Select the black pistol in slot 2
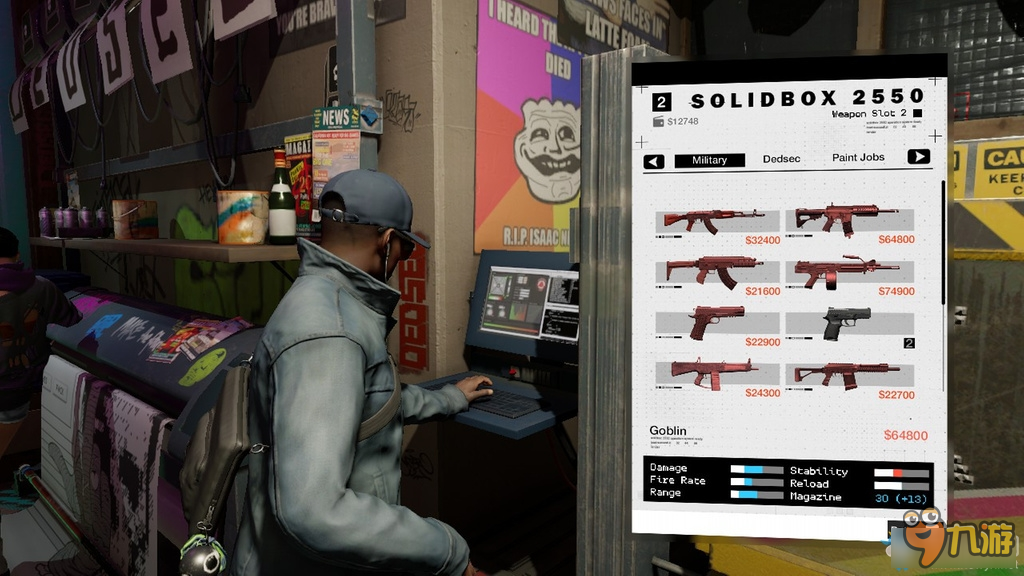Viewport: 1024px width, 576px height. point(848,322)
